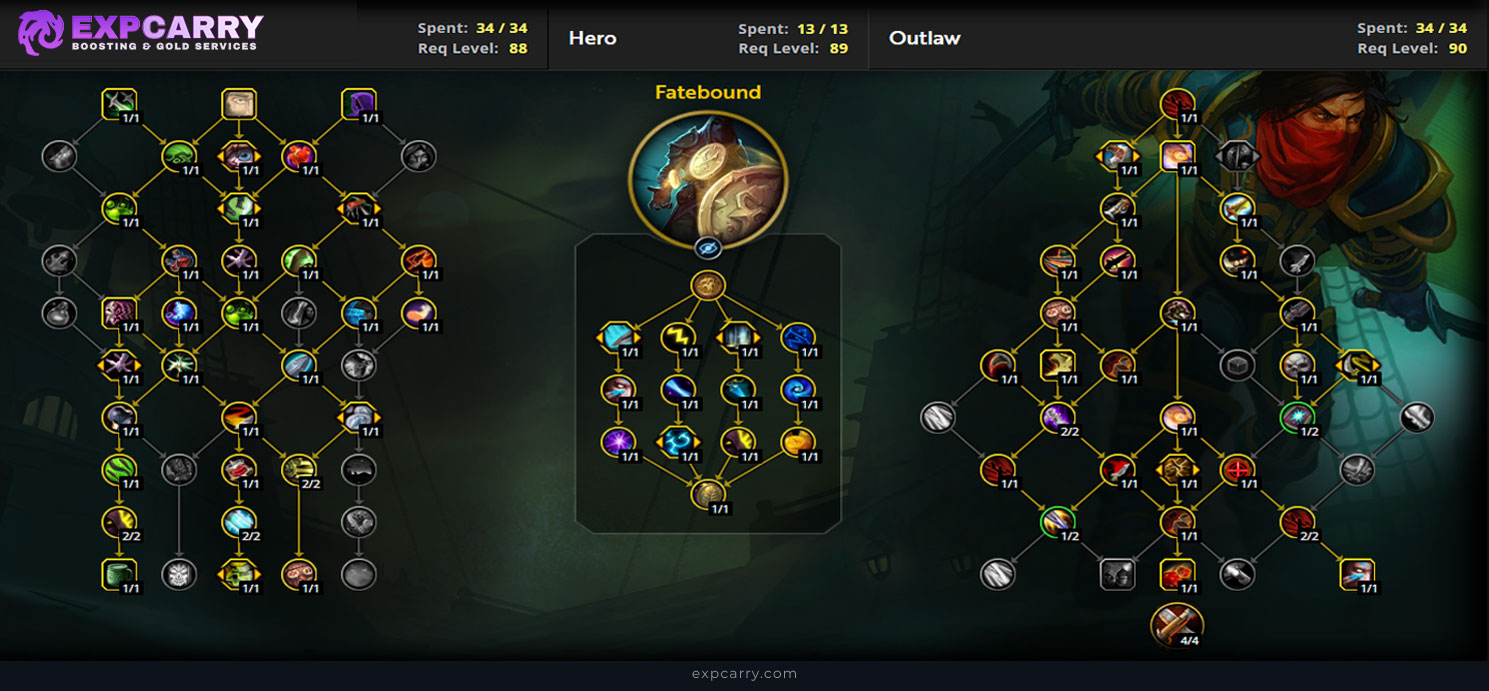The image size is (1489, 691).
Task: Choose the eyeball class talent node
Action: [238, 155]
